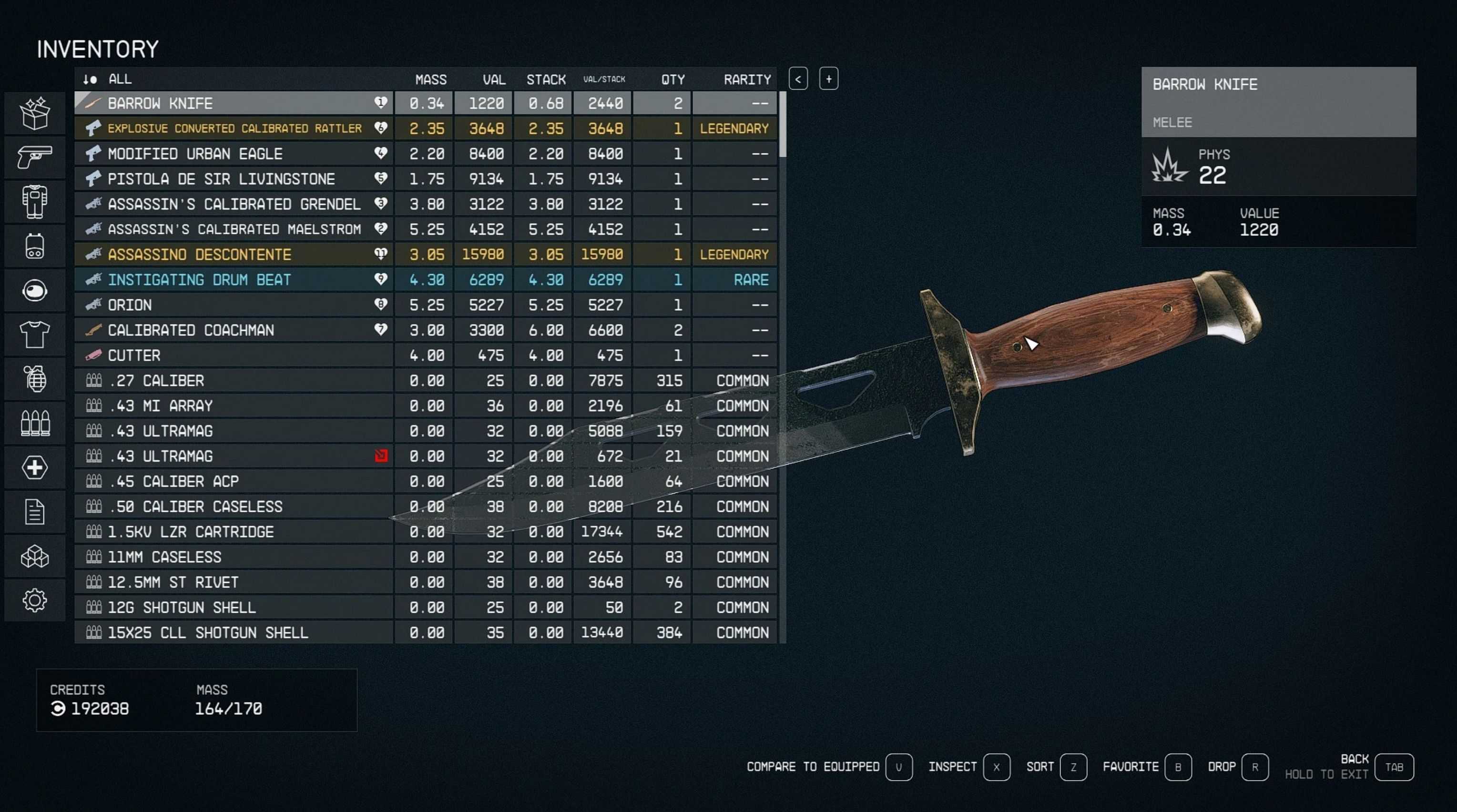
Task: Show the helmet category
Action: [34, 291]
